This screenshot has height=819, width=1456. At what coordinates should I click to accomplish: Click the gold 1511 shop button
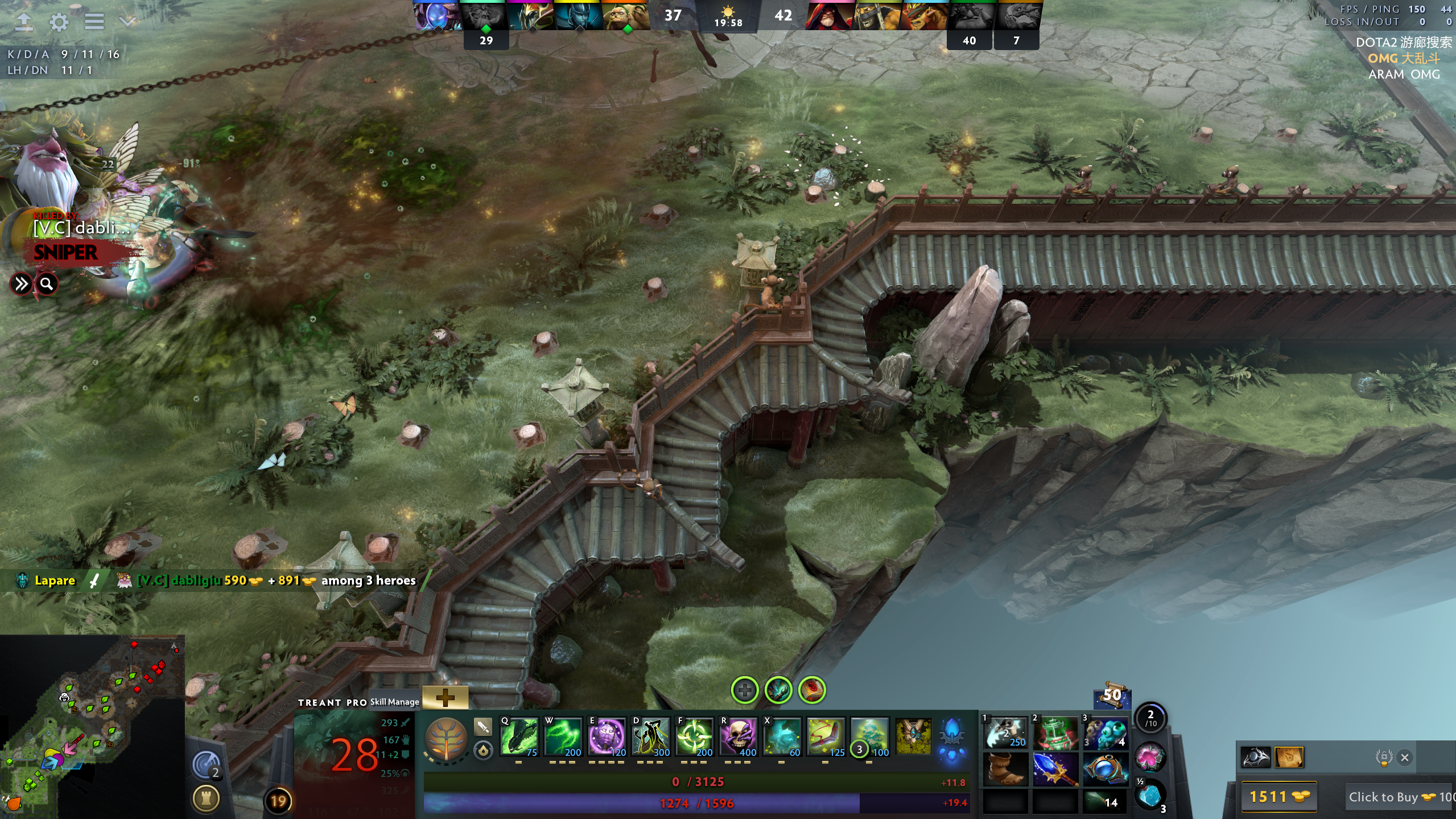(1278, 797)
